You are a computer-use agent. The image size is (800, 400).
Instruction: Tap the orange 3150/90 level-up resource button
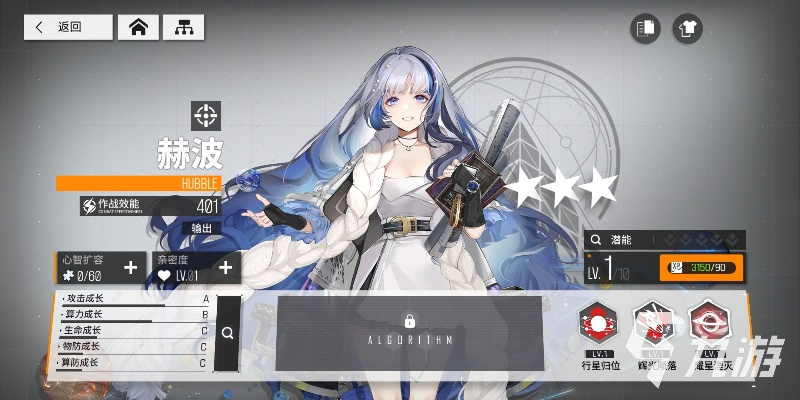(700, 267)
